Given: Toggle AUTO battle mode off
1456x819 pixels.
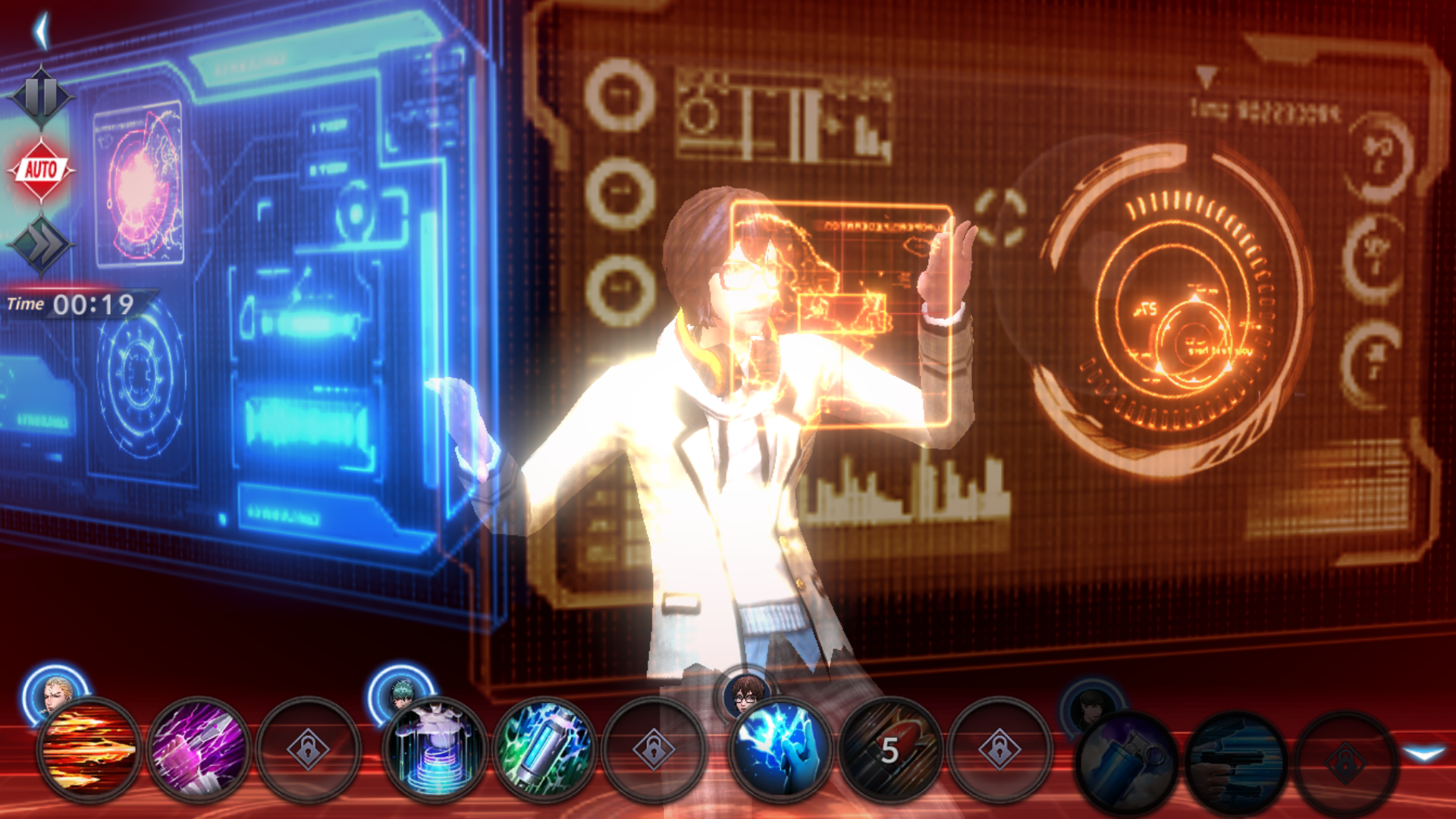Looking at the screenshot, I should point(43,168).
